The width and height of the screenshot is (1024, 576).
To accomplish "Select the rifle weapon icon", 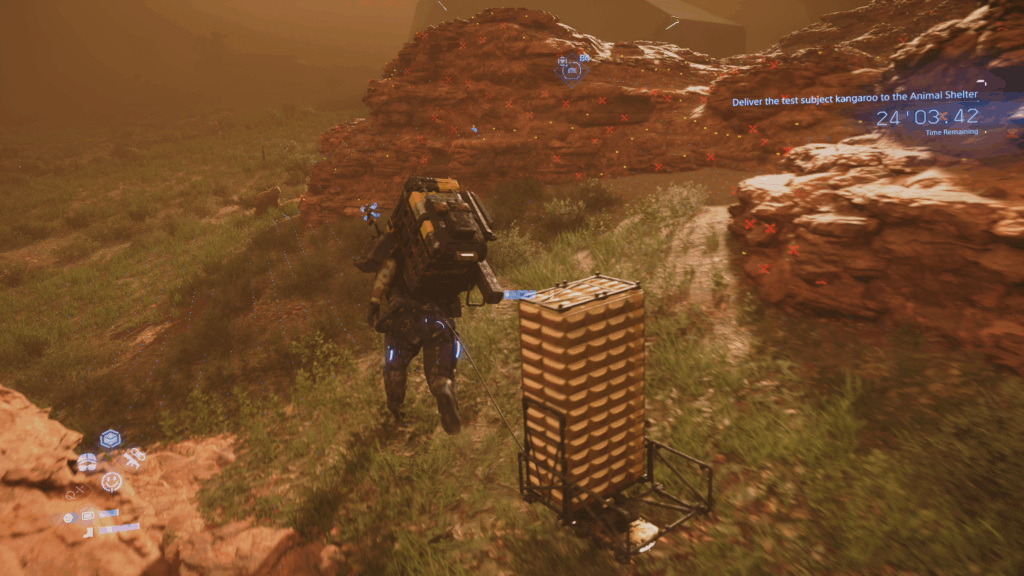I will [134, 457].
